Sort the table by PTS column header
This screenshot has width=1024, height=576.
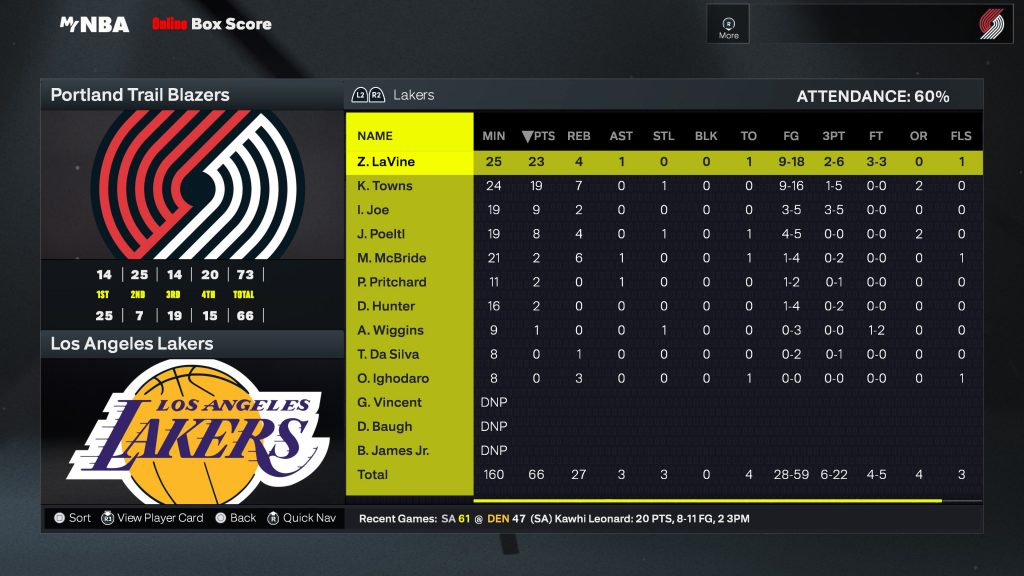point(538,136)
